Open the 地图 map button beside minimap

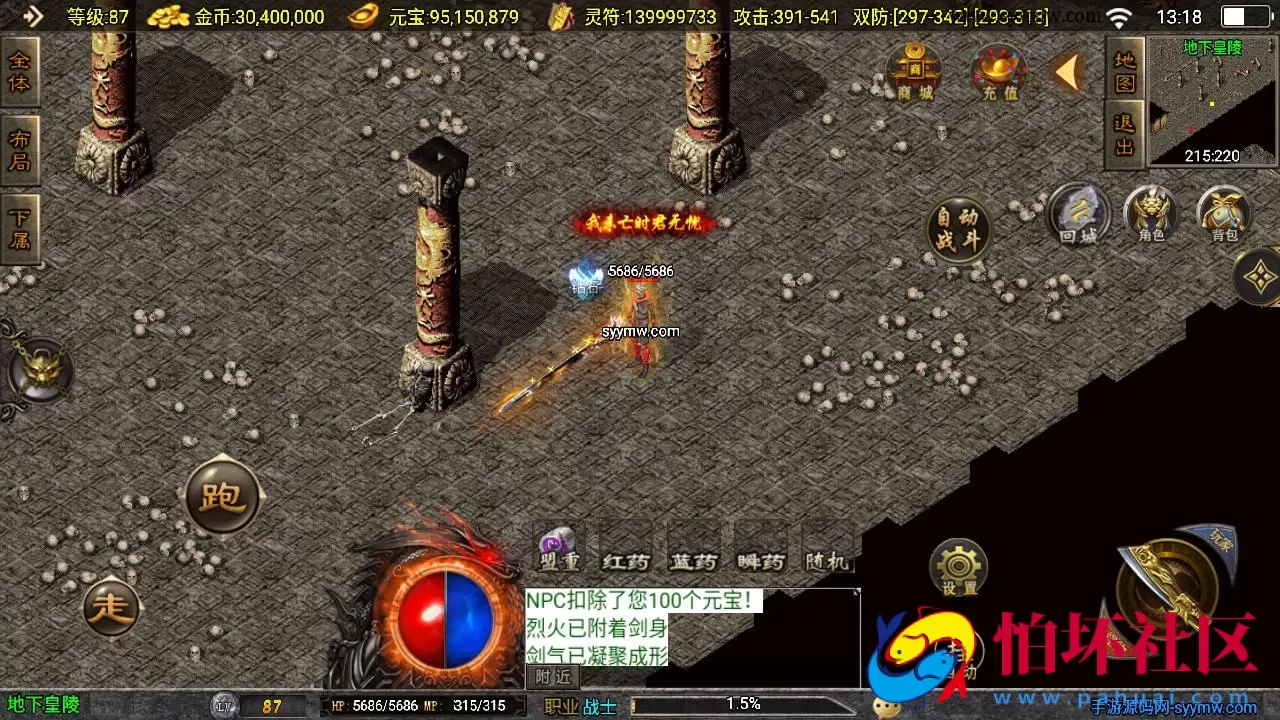1123,75
